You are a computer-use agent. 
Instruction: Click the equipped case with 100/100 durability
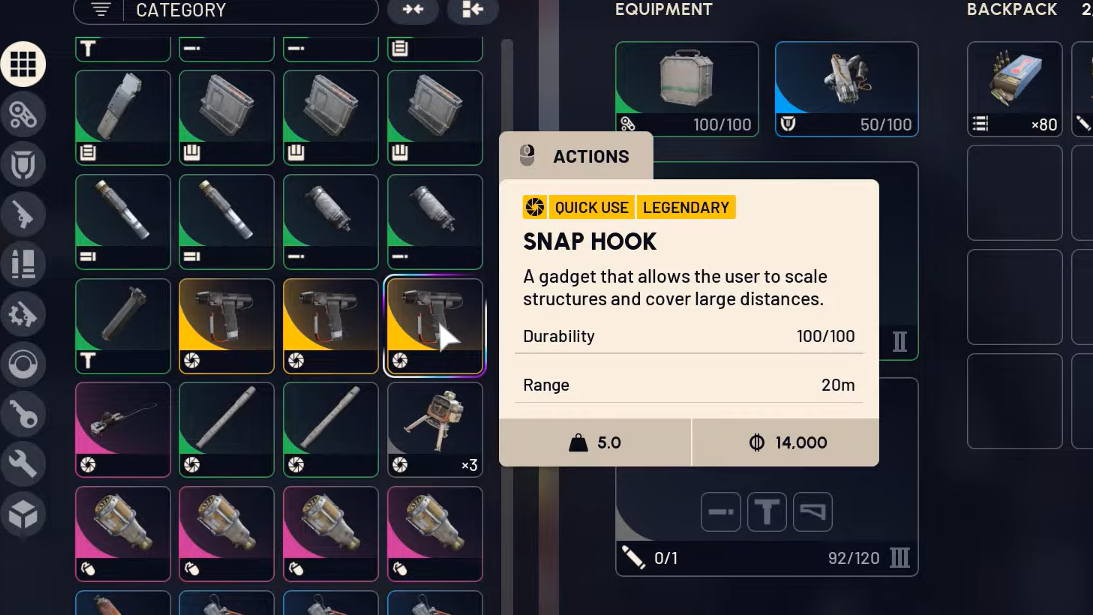(687, 89)
